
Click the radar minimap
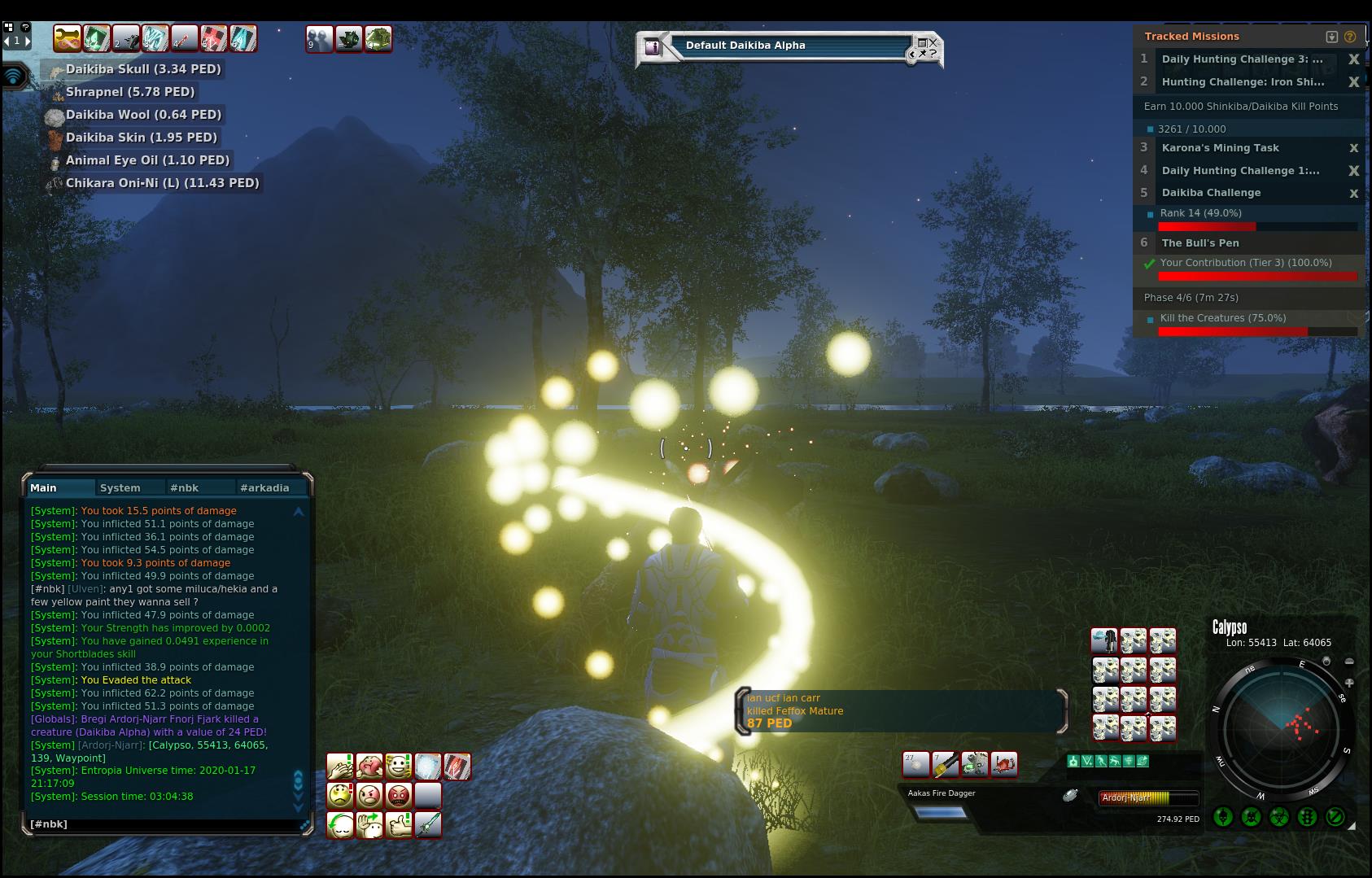(1282, 731)
